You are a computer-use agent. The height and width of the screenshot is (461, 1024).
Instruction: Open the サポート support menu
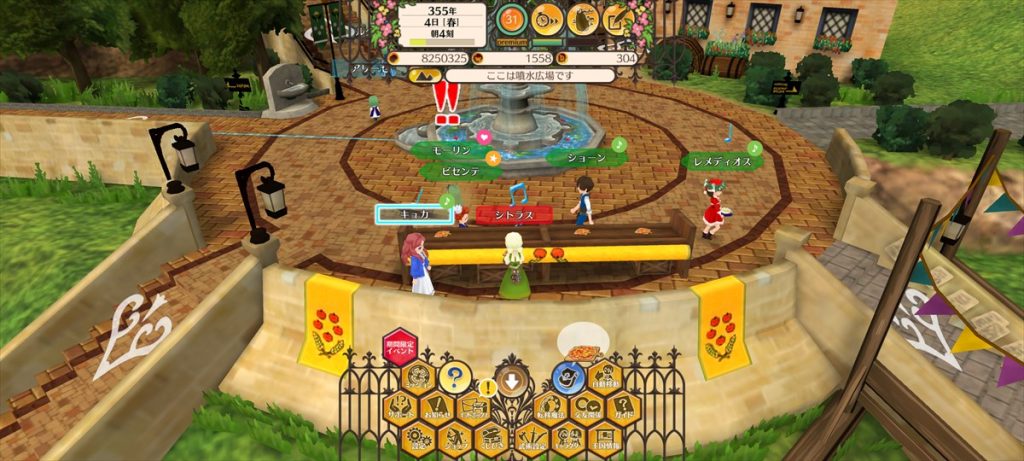click(401, 407)
